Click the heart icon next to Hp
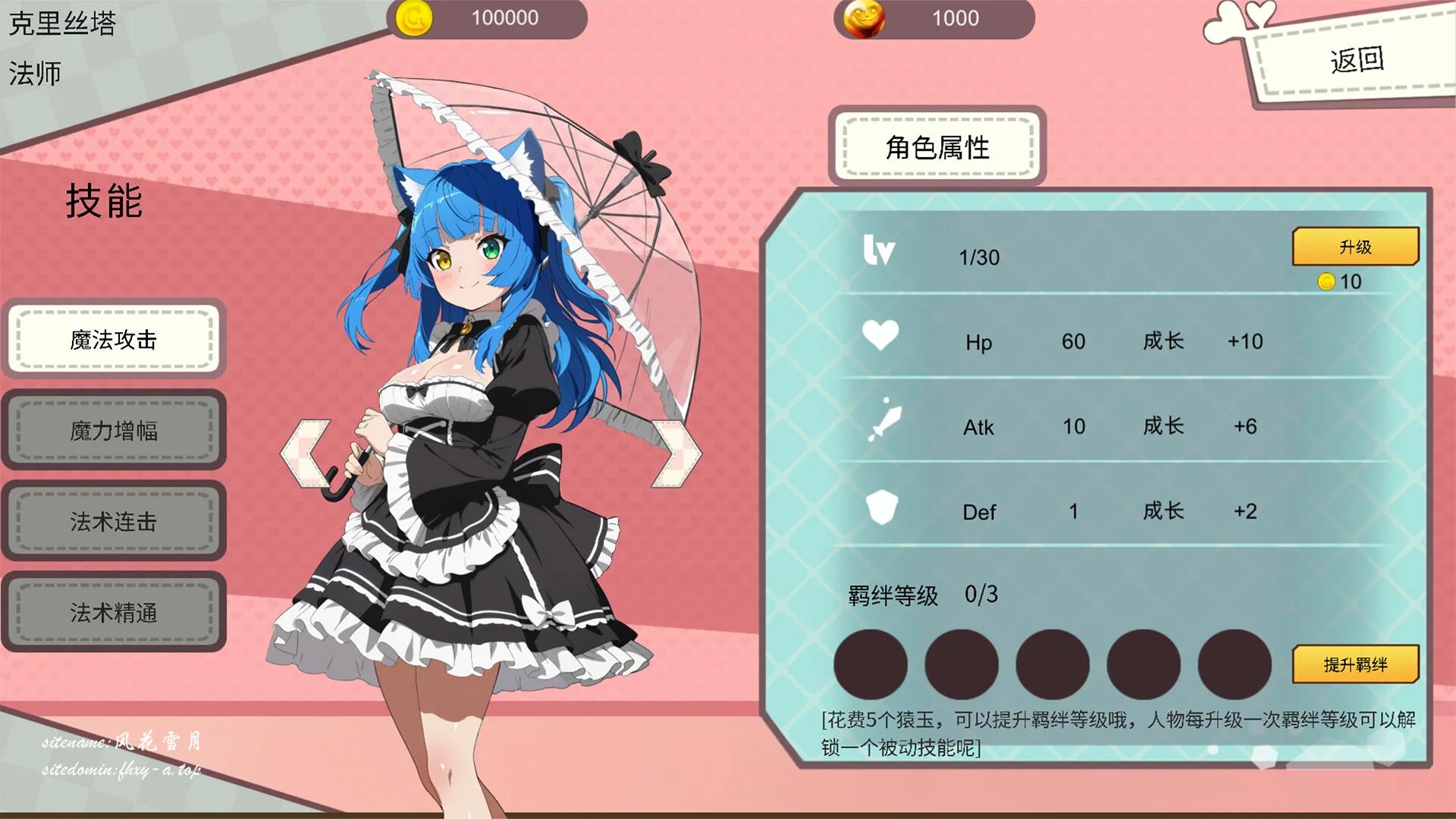 pos(880,334)
